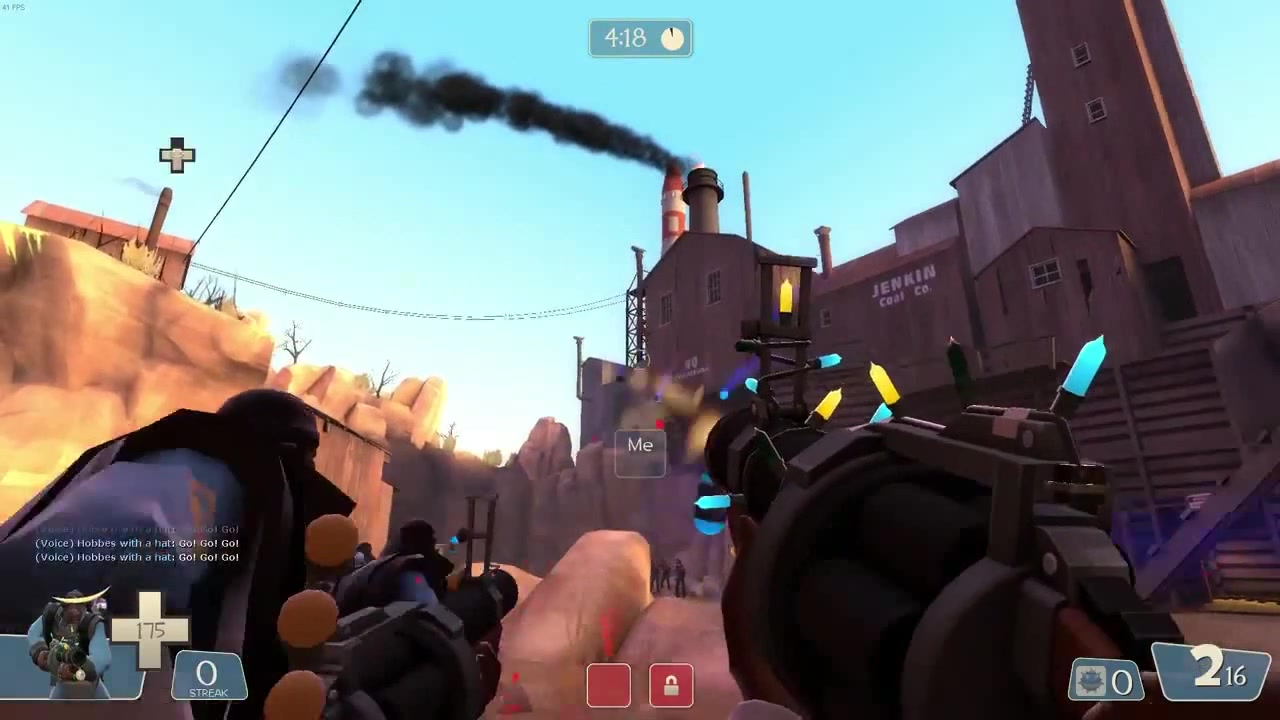Click the green 41 FPS counter
1280x720 pixels.
click(x=12, y=6)
